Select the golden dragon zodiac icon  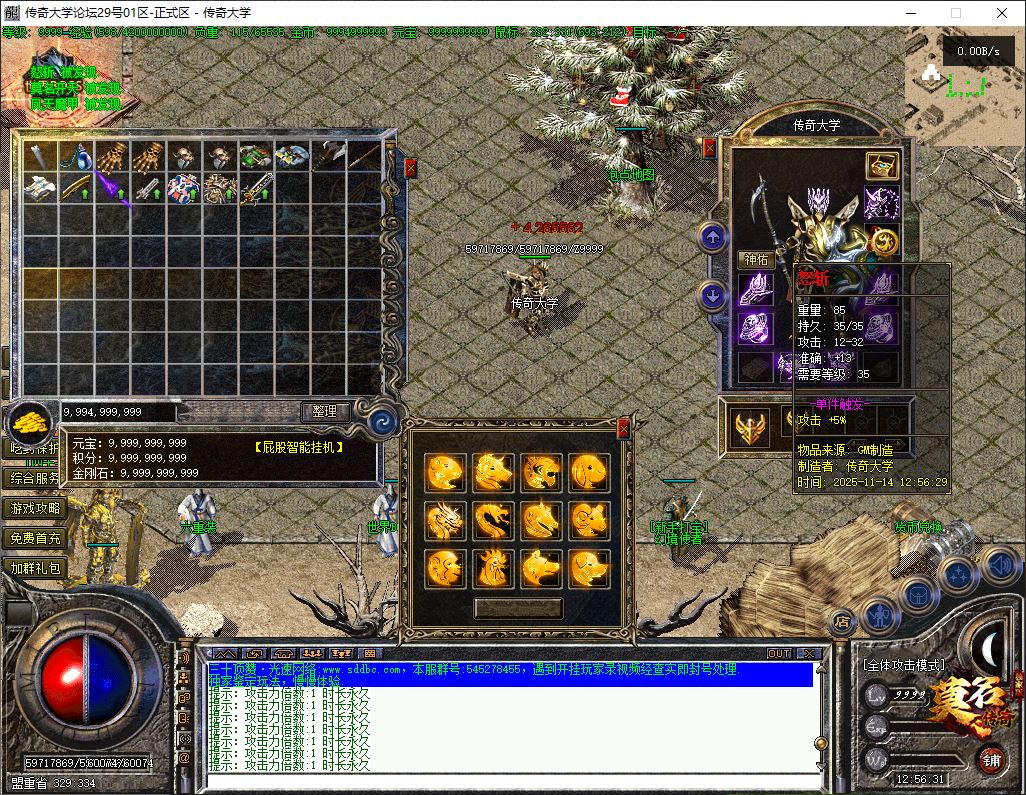(x=446, y=519)
